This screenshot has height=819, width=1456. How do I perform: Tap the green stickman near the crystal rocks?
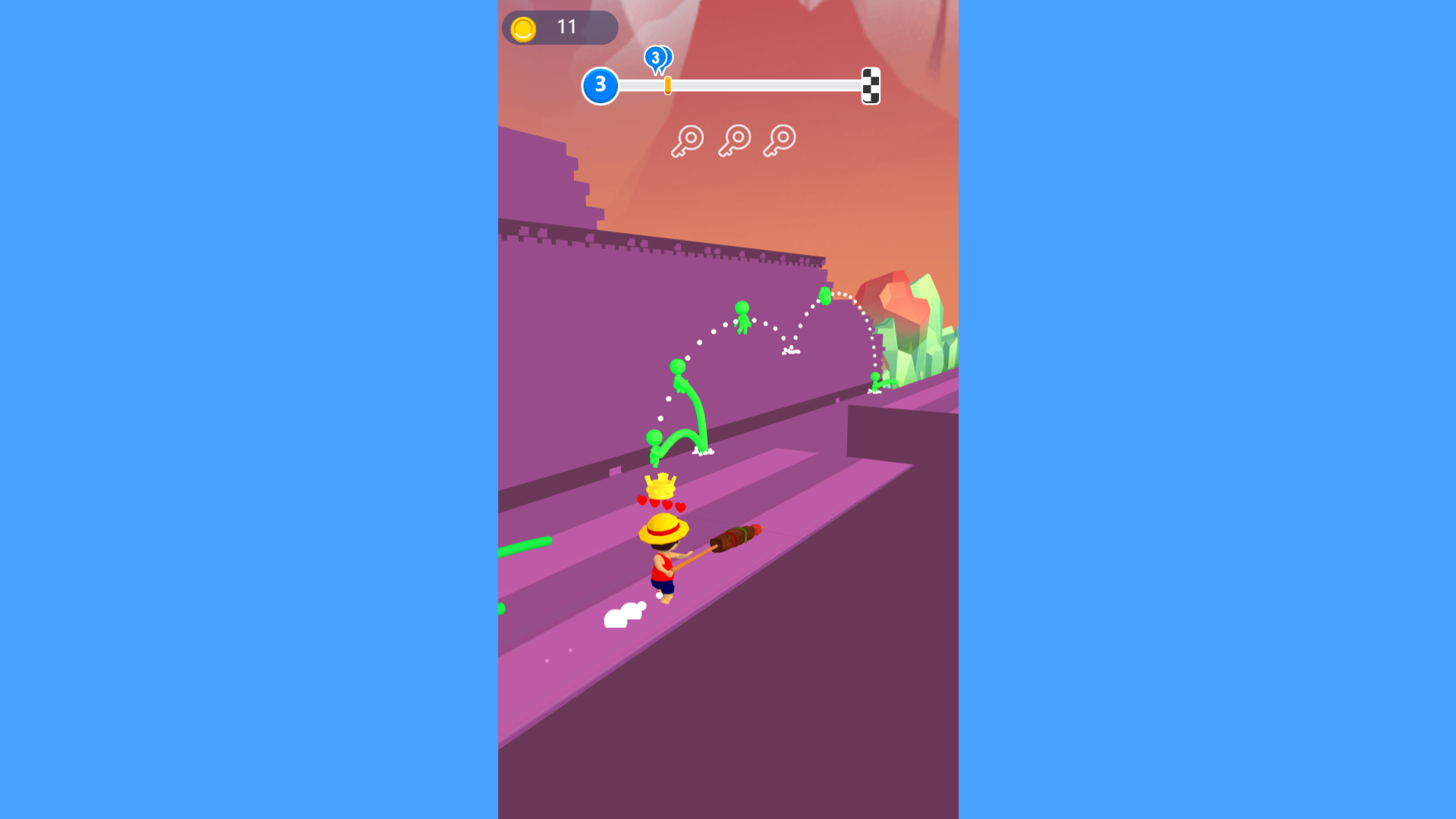874,379
